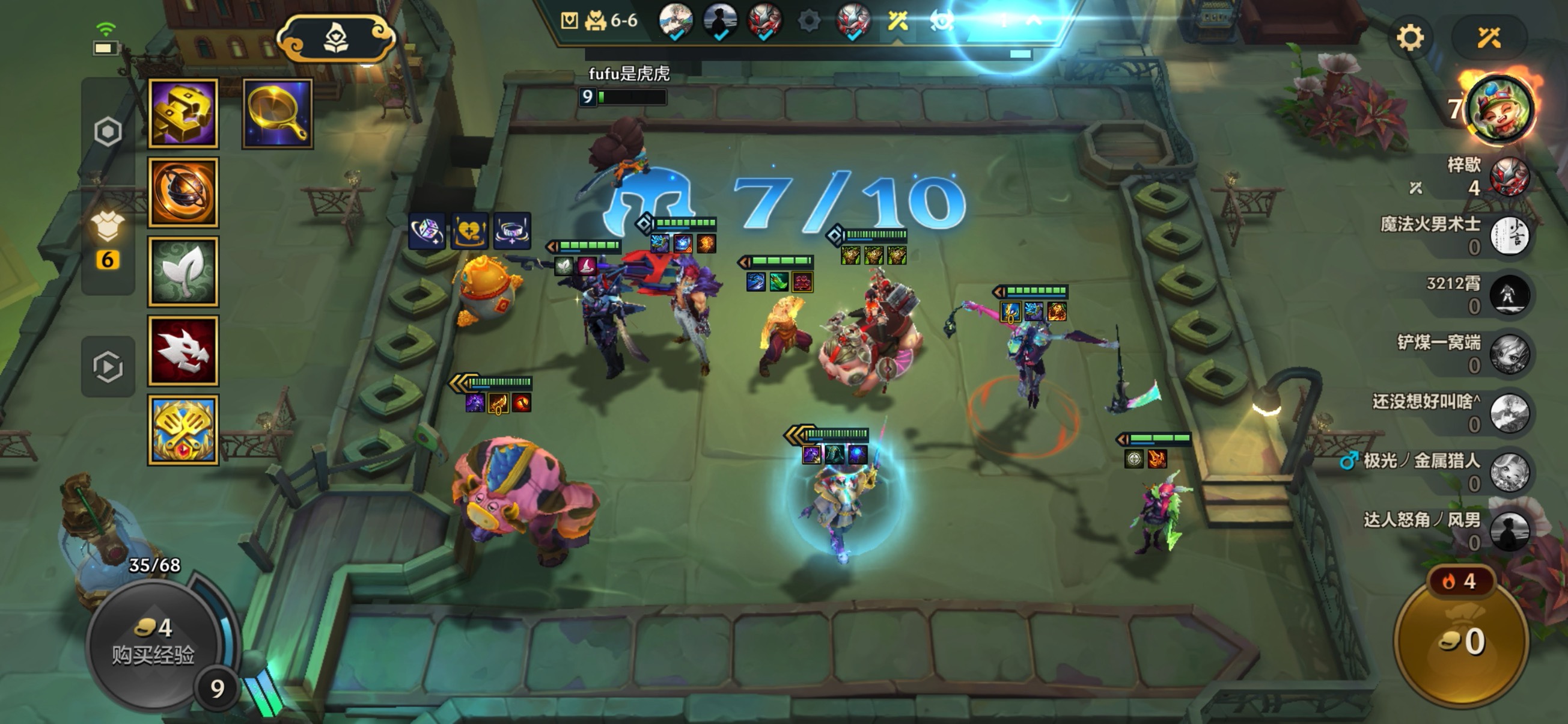View player 极光/金属猎人's board

click(x=1509, y=472)
